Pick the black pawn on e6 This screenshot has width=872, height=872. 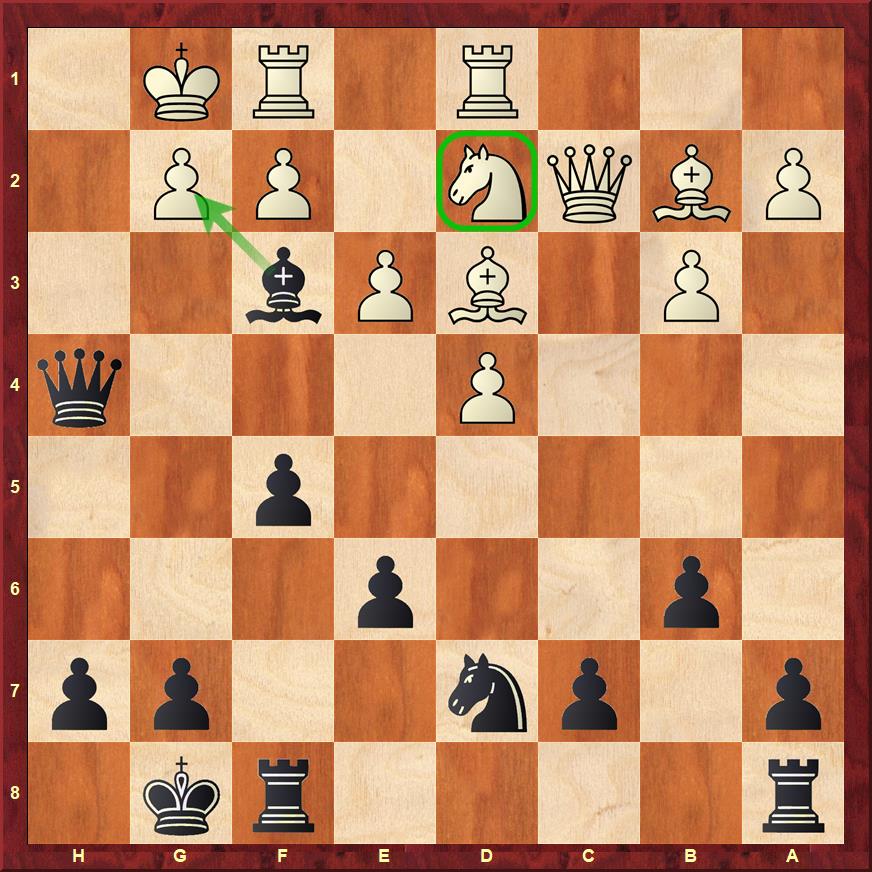pyautogui.click(x=385, y=591)
